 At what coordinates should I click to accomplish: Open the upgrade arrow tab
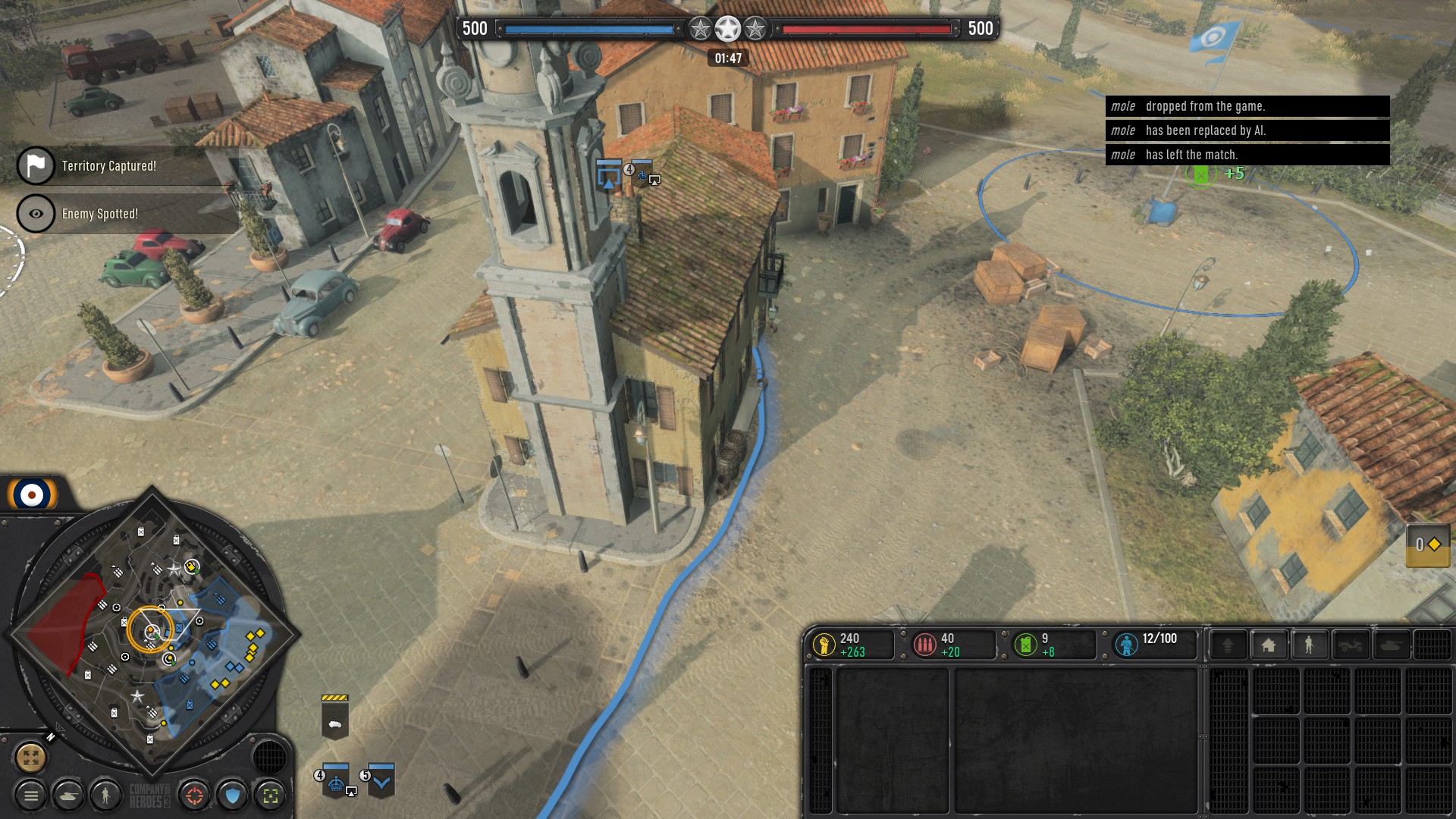[x=1228, y=645]
